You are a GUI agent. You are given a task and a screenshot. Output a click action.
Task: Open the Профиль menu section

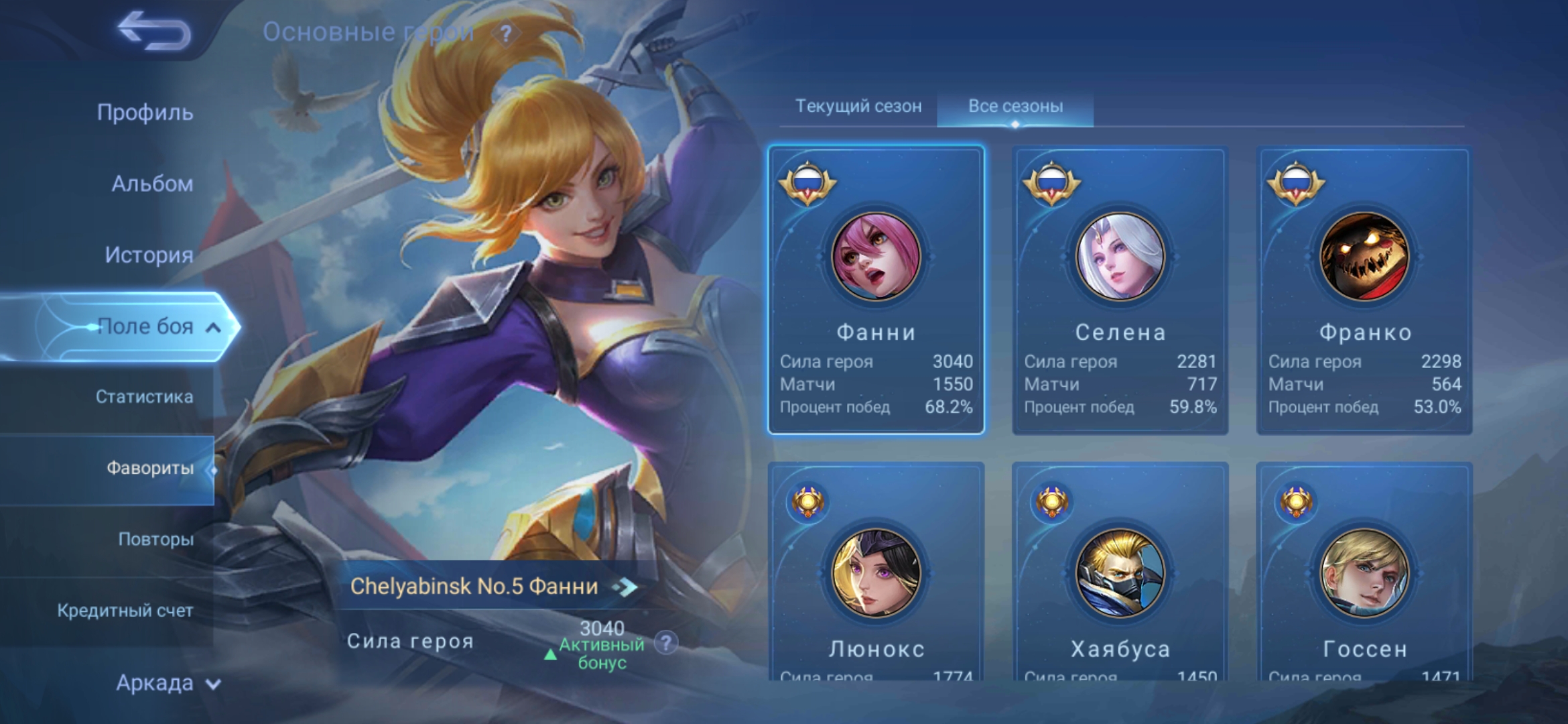[x=145, y=112]
